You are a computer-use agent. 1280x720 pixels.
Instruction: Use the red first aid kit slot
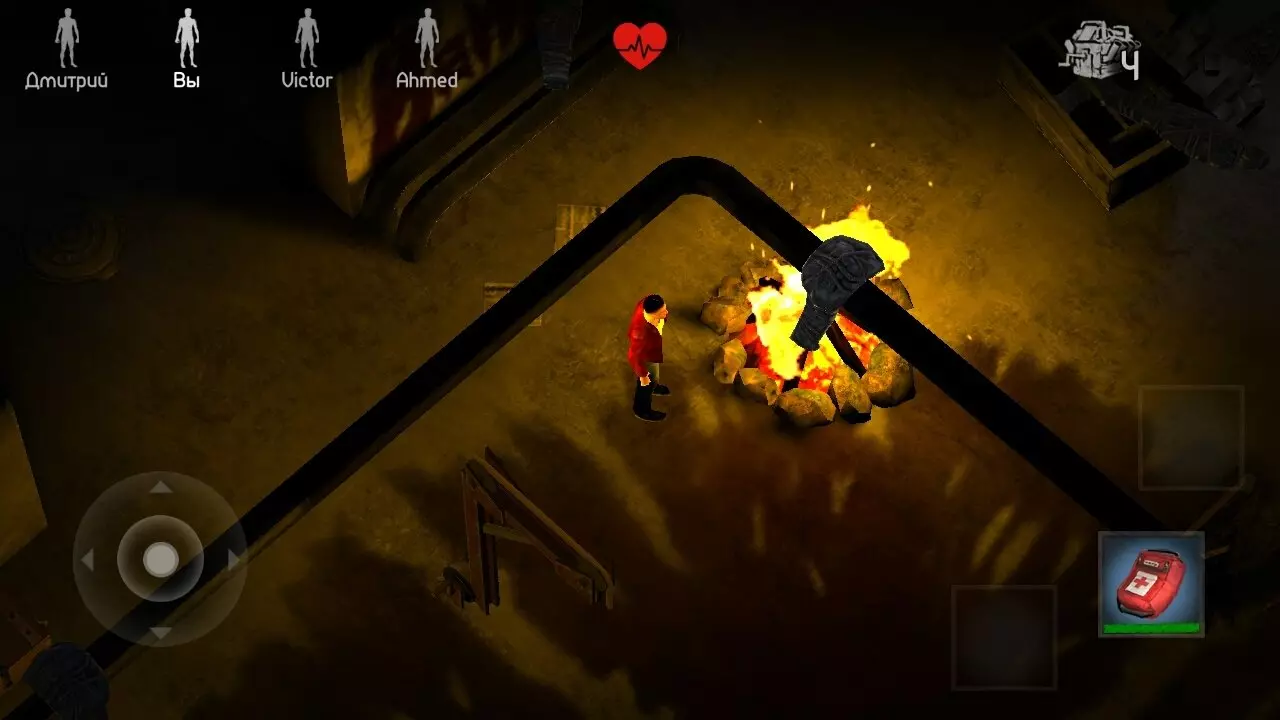coord(1151,584)
